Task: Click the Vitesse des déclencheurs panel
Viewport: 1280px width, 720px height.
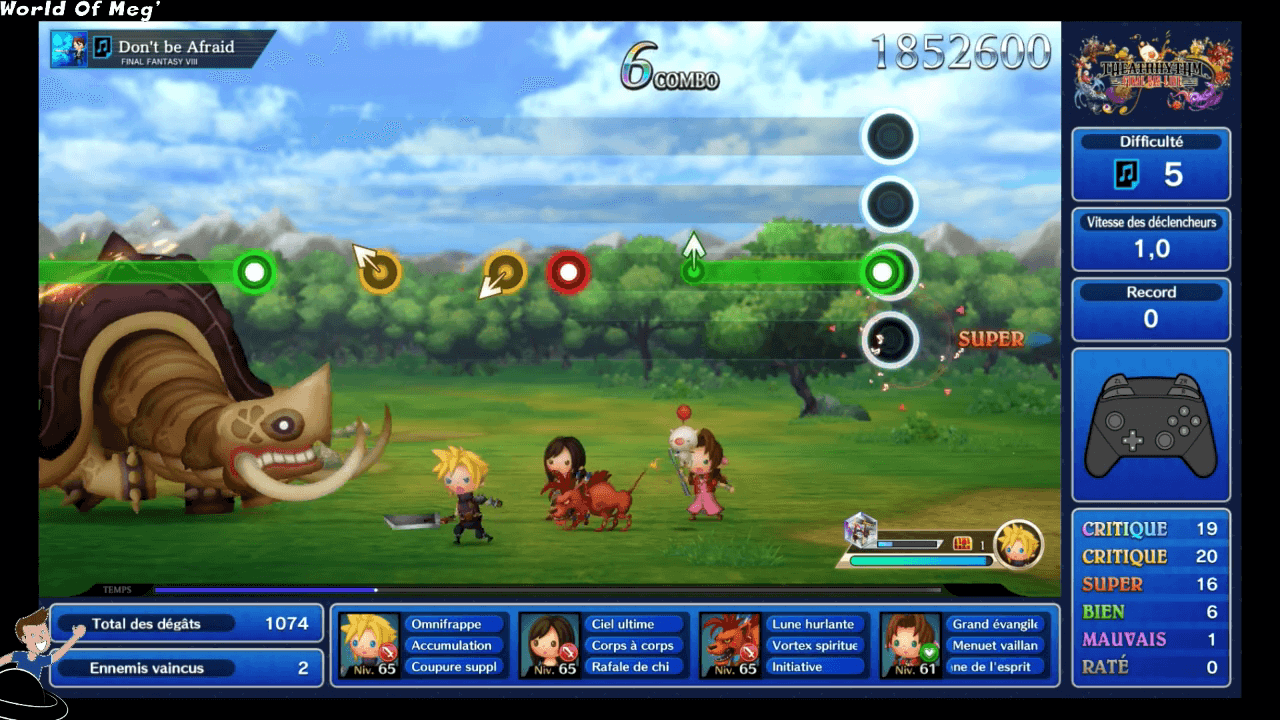Action: pyautogui.click(x=1151, y=240)
